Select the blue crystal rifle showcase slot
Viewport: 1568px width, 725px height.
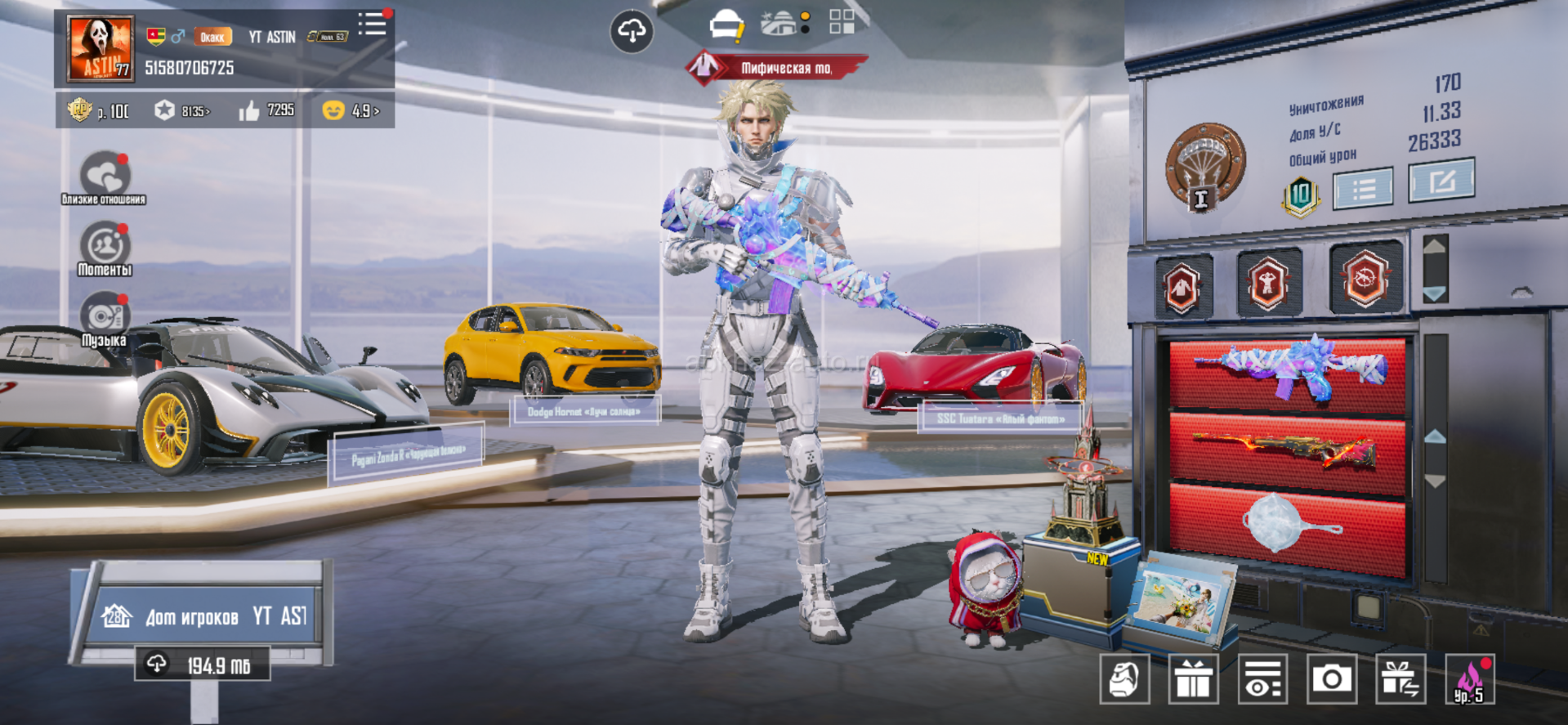click(x=1288, y=372)
